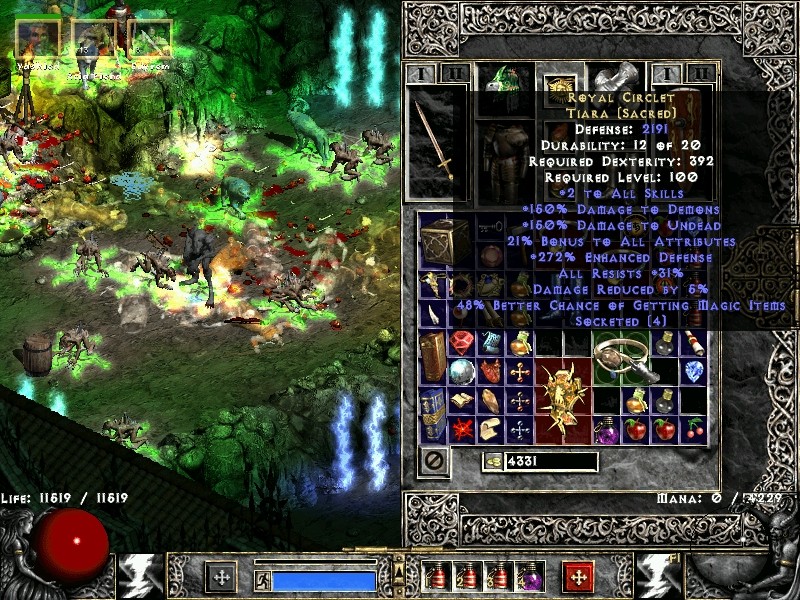Select the green helm in the head slot
This screenshot has width=800, height=600.
click(503, 82)
